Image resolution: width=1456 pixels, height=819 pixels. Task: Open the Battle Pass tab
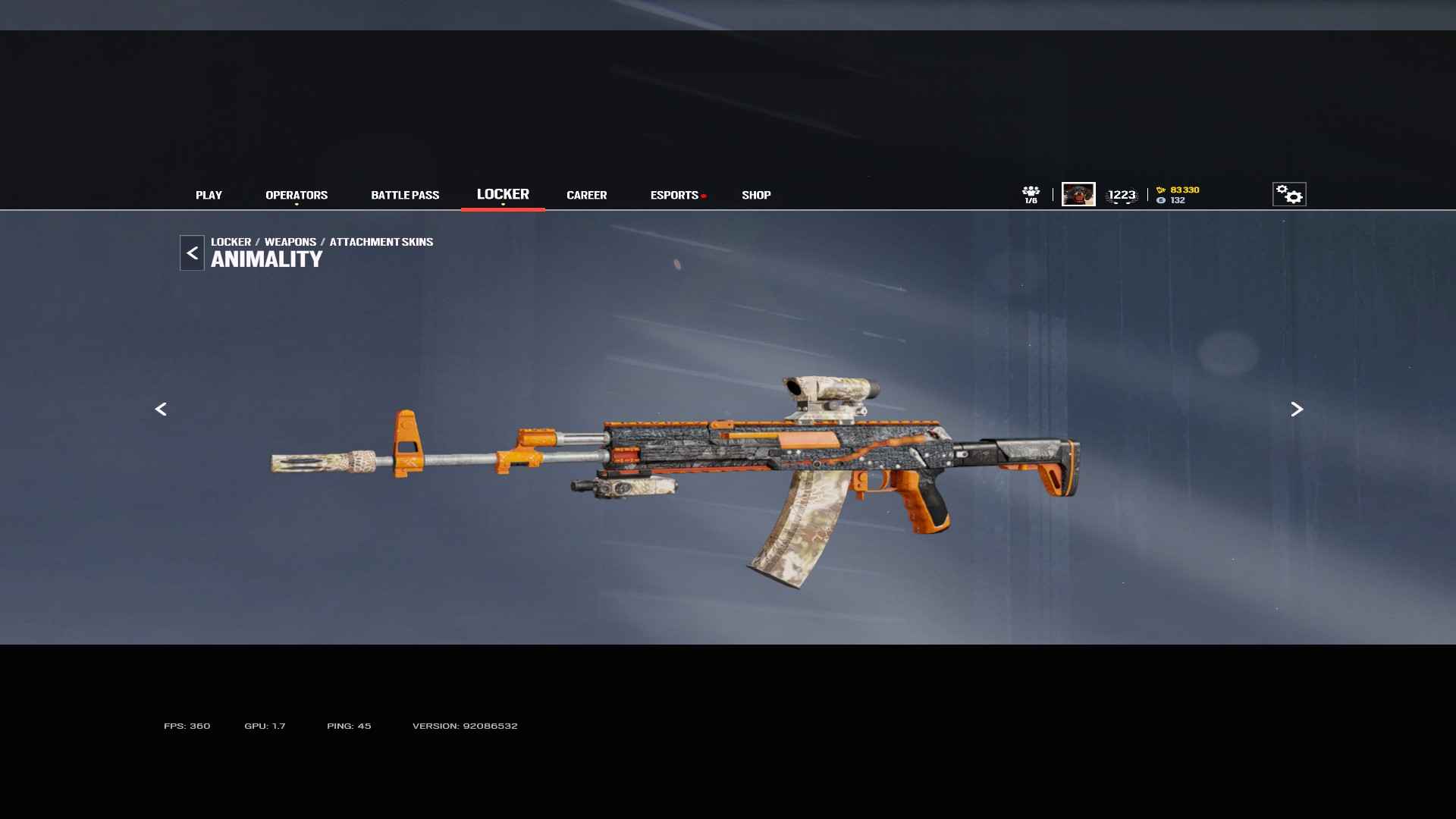click(405, 195)
